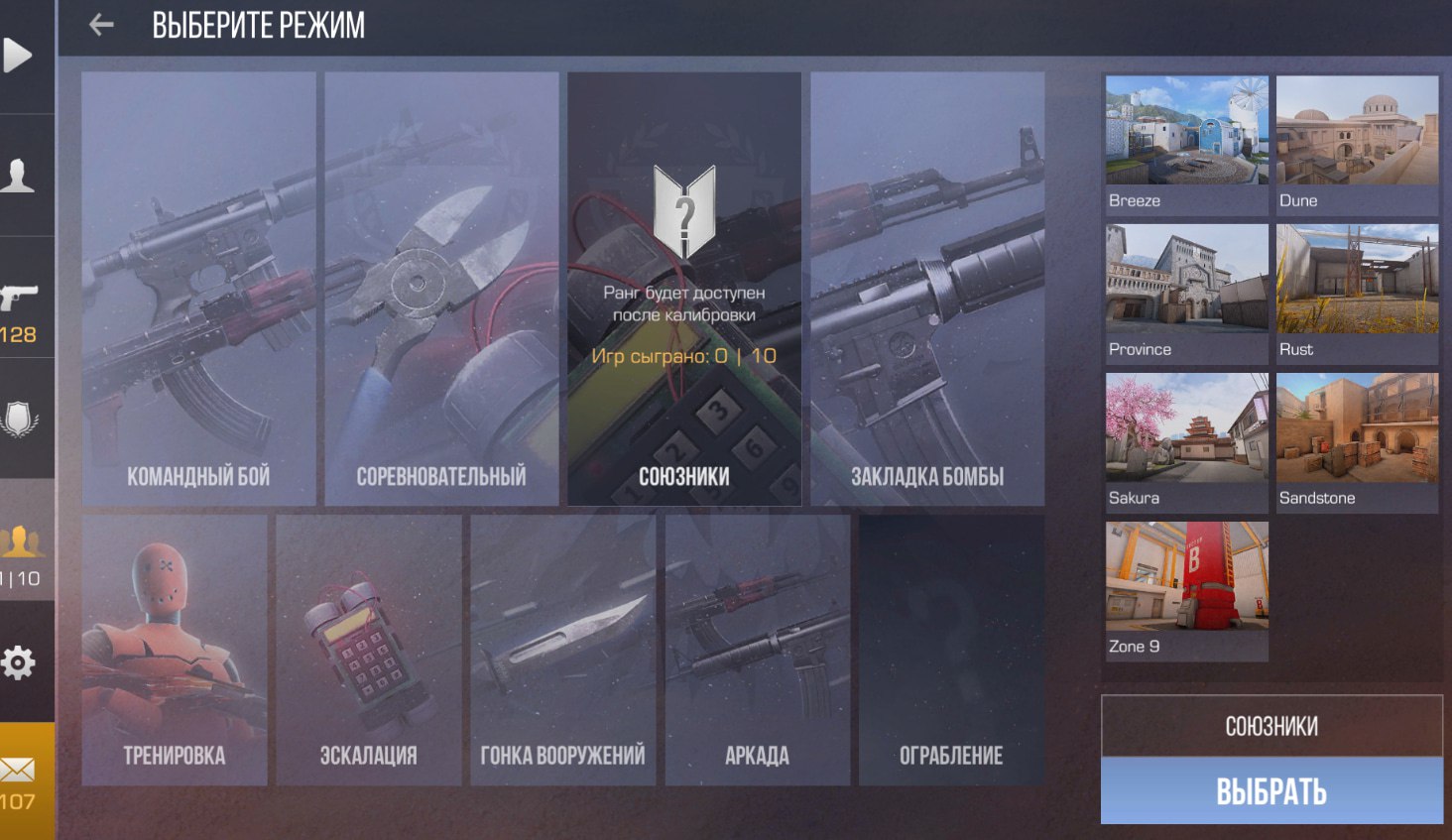Pick the Province map

pos(1186,294)
